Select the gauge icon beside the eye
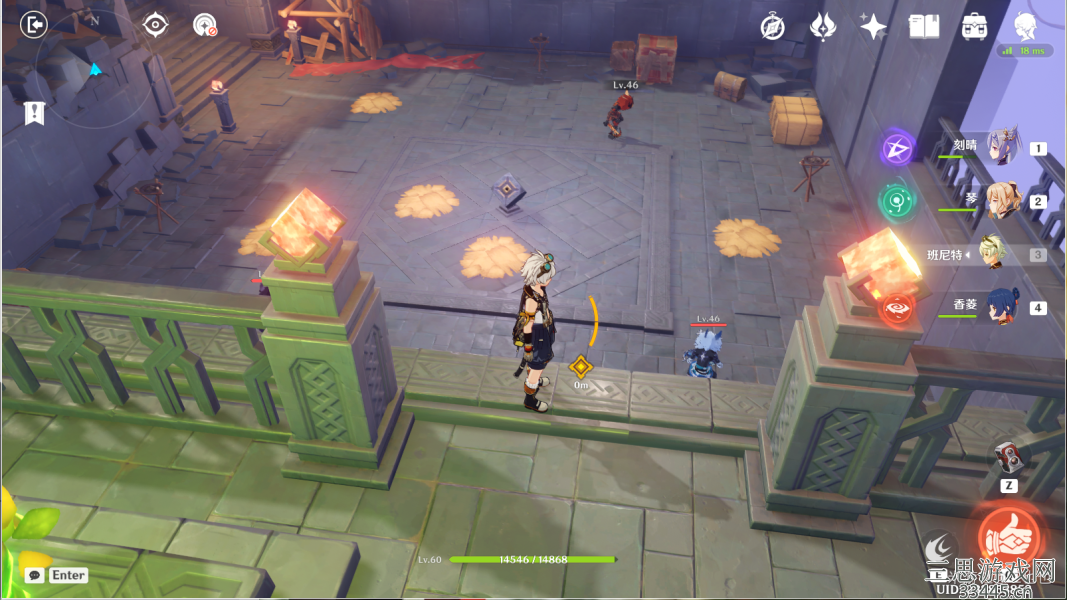1067x600 pixels. tap(205, 25)
